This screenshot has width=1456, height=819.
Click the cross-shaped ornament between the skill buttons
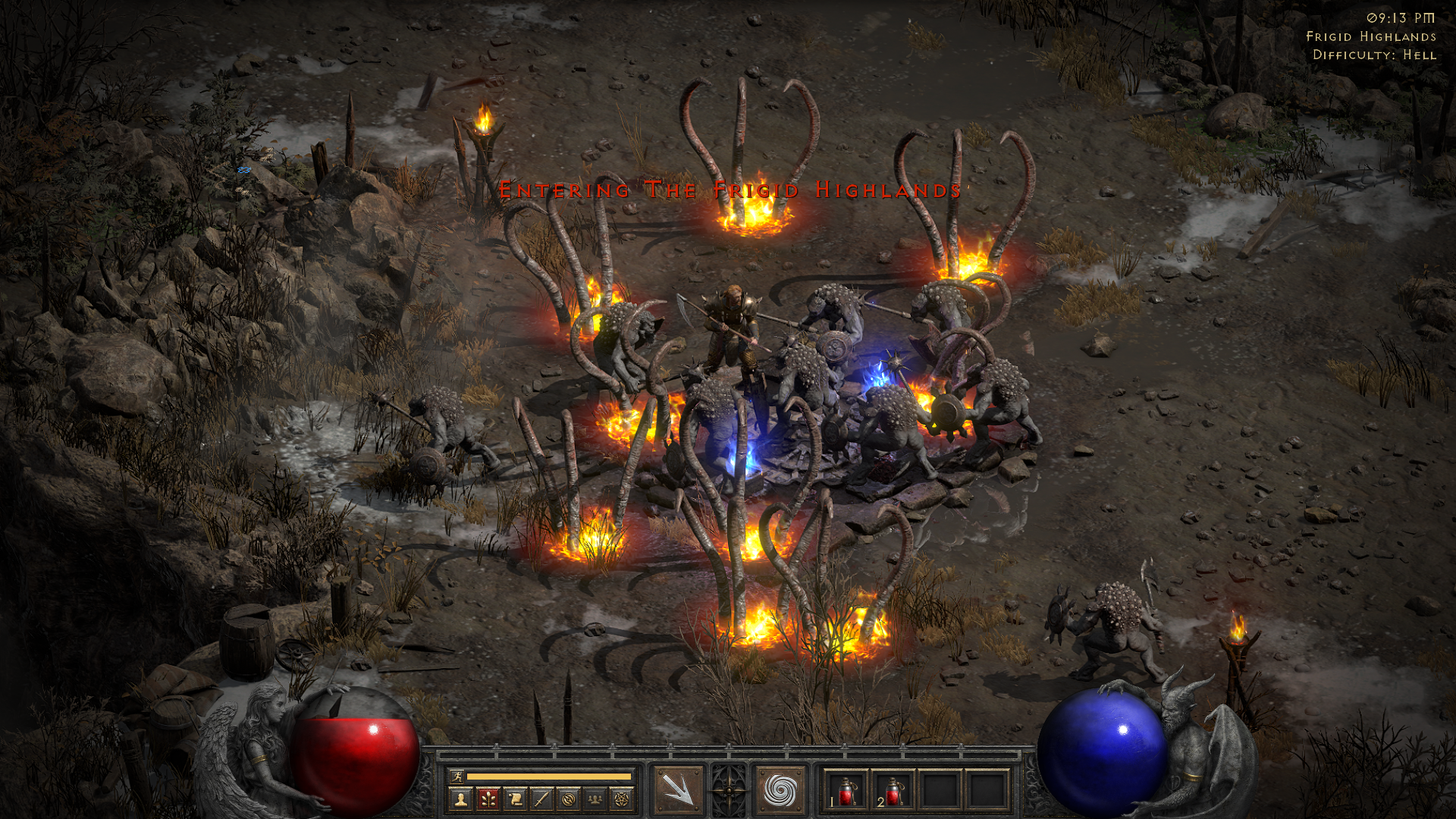[729, 790]
